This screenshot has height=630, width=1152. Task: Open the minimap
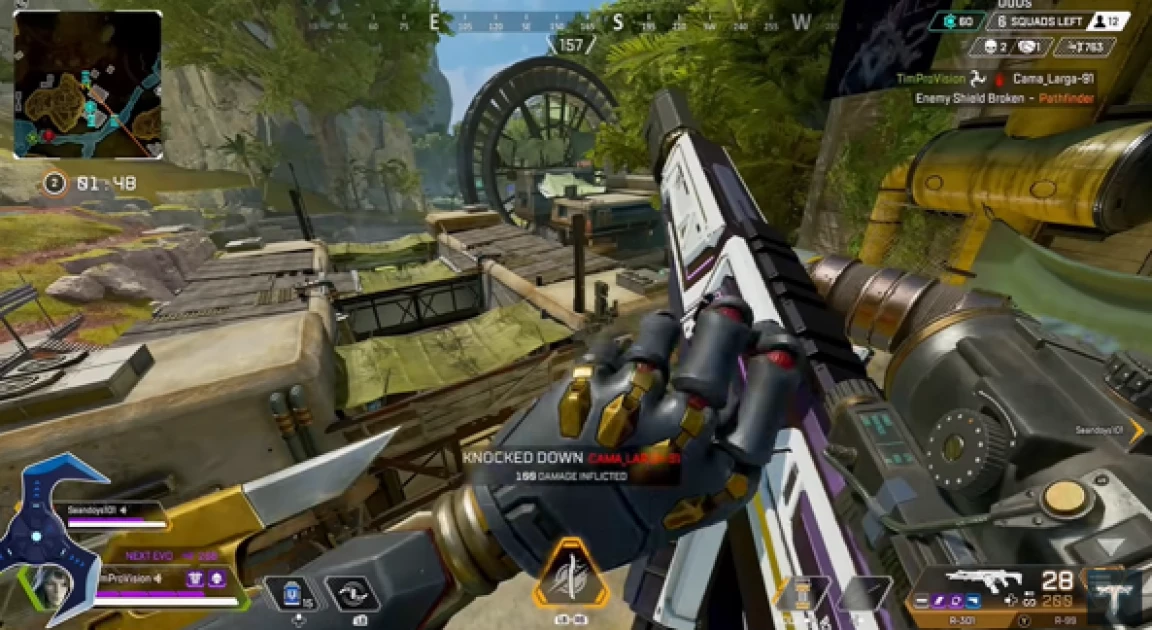(88, 84)
